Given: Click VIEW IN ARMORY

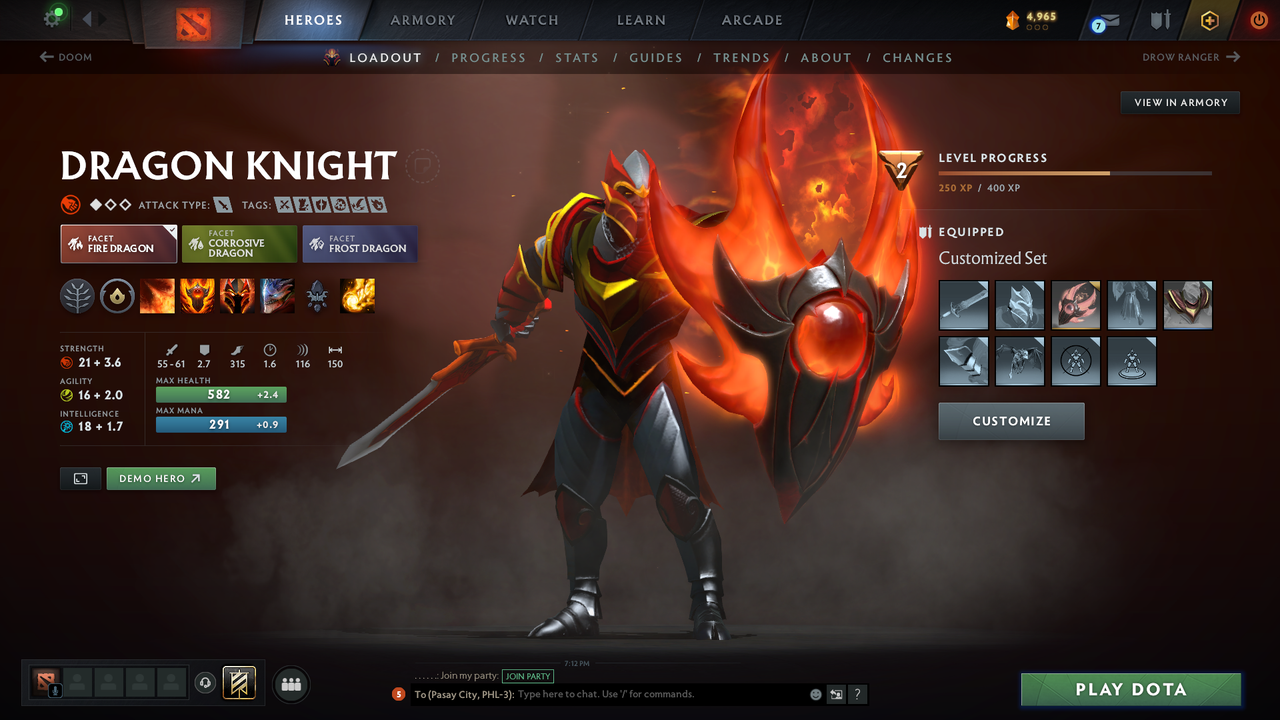Looking at the screenshot, I should tap(1179, 102).
